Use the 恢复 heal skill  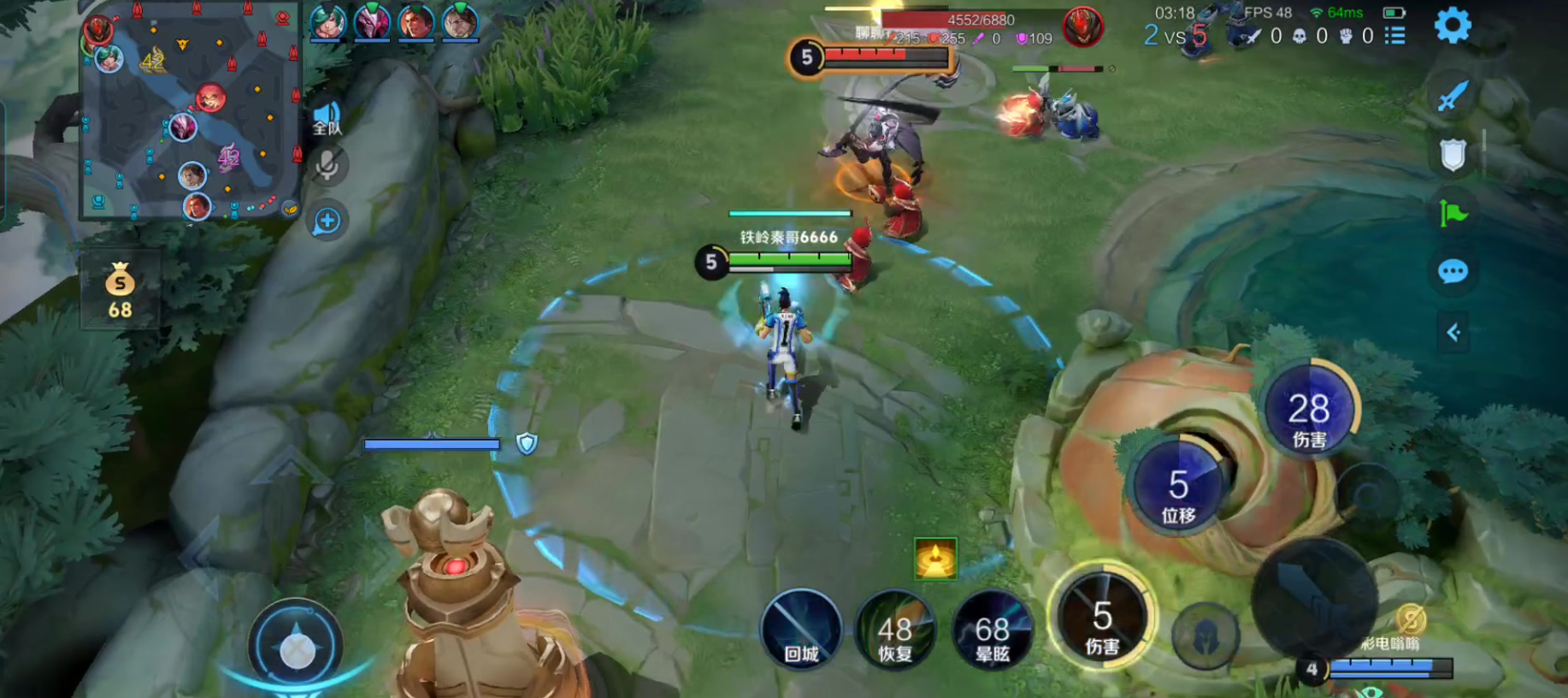pyautogui.click(x=895, y=630)
